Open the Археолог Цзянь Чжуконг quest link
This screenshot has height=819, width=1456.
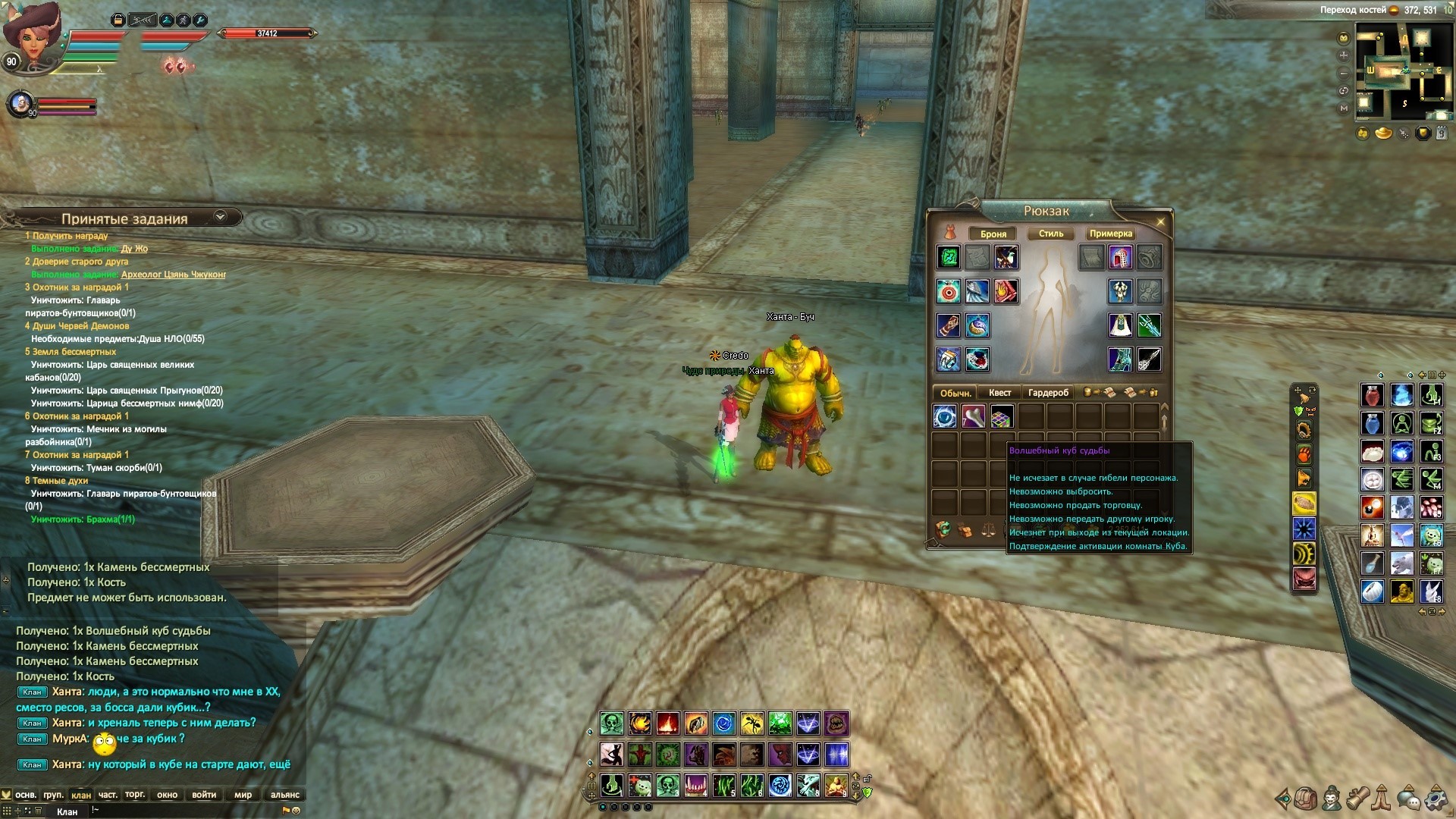[173, 275]
